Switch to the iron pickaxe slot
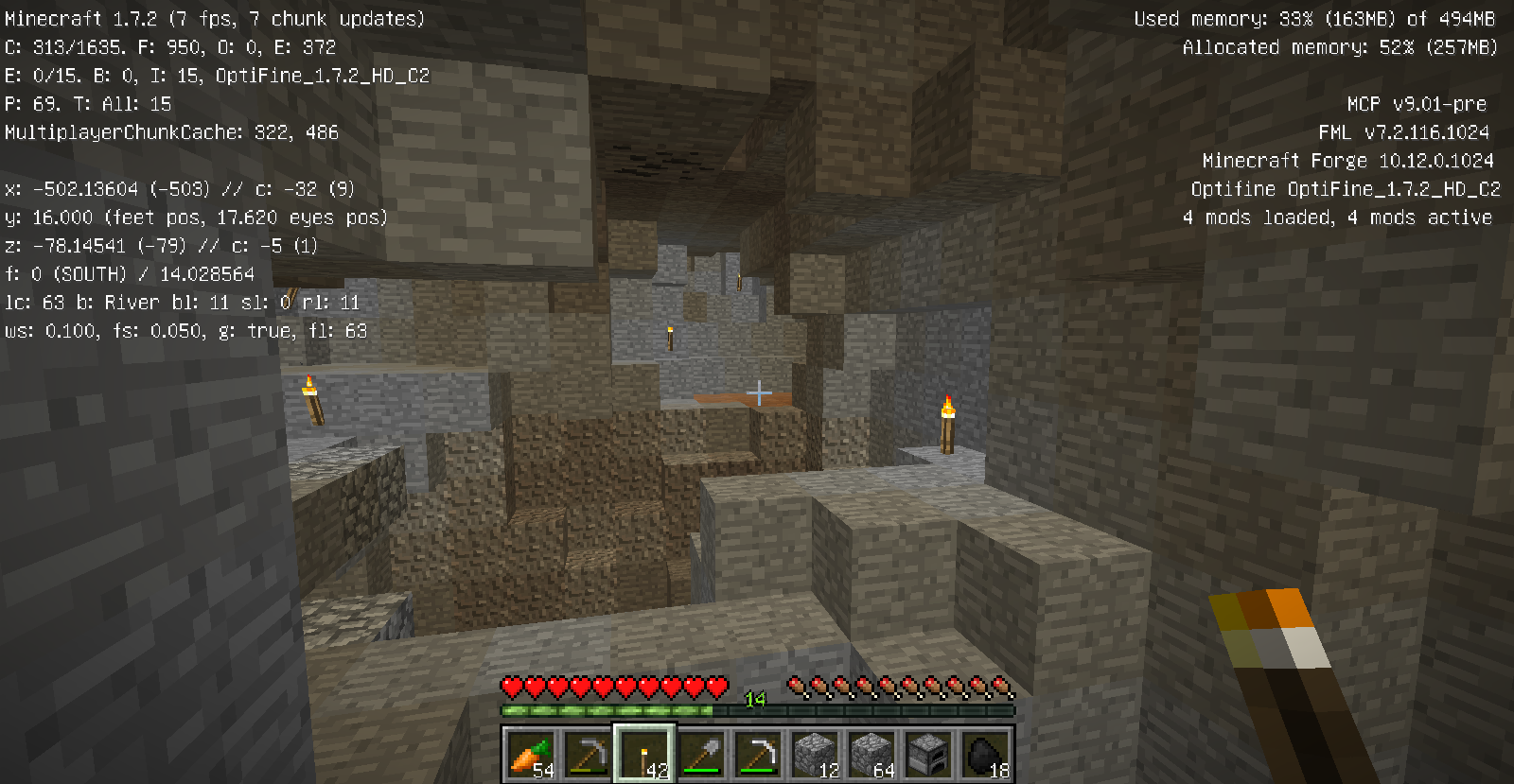1514x784 pixels. (758, 754)
